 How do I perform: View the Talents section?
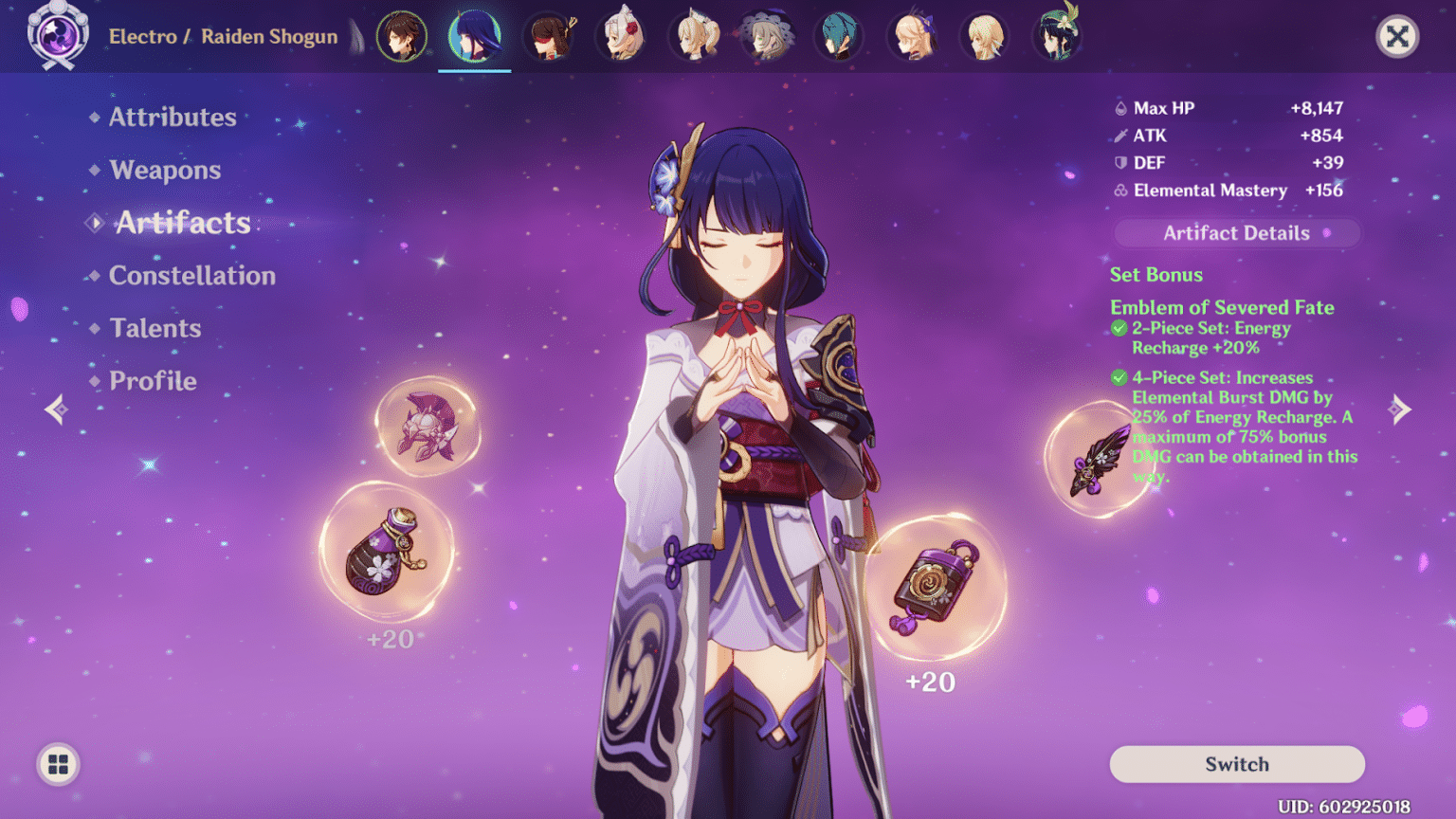coord(155,329)
